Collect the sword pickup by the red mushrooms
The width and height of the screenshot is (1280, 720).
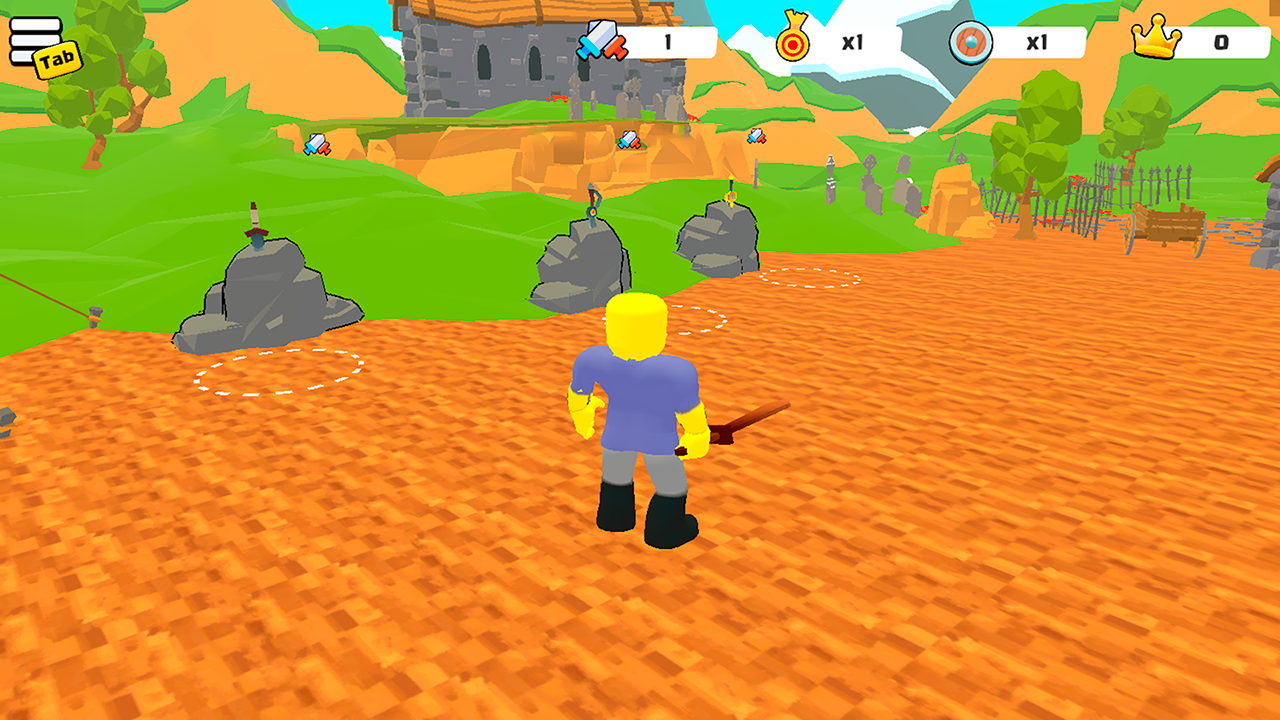pyautogui.click(x=628, y=141)
